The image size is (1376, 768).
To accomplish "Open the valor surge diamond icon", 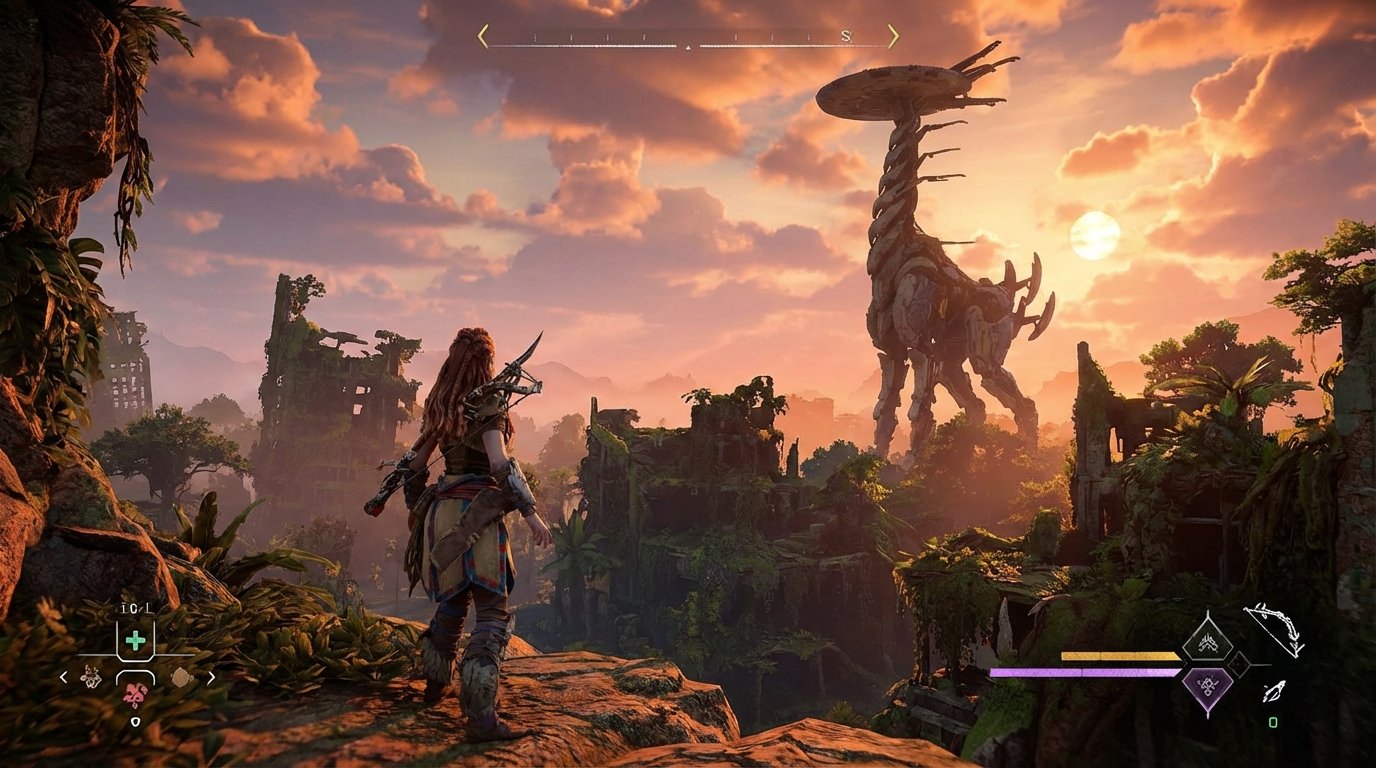I will pos(1209,639).
